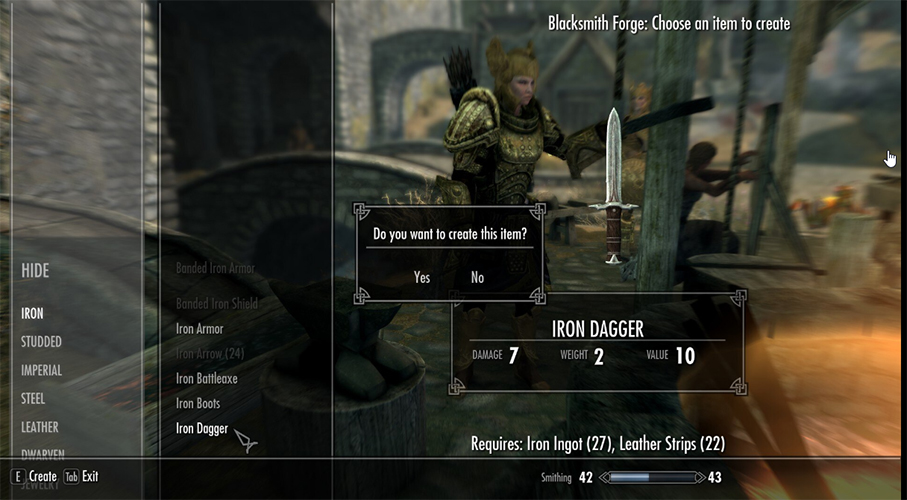This screenshot has width=907, height=500.
Task: Confirm item creation with Yes
Action: point(422,277)
